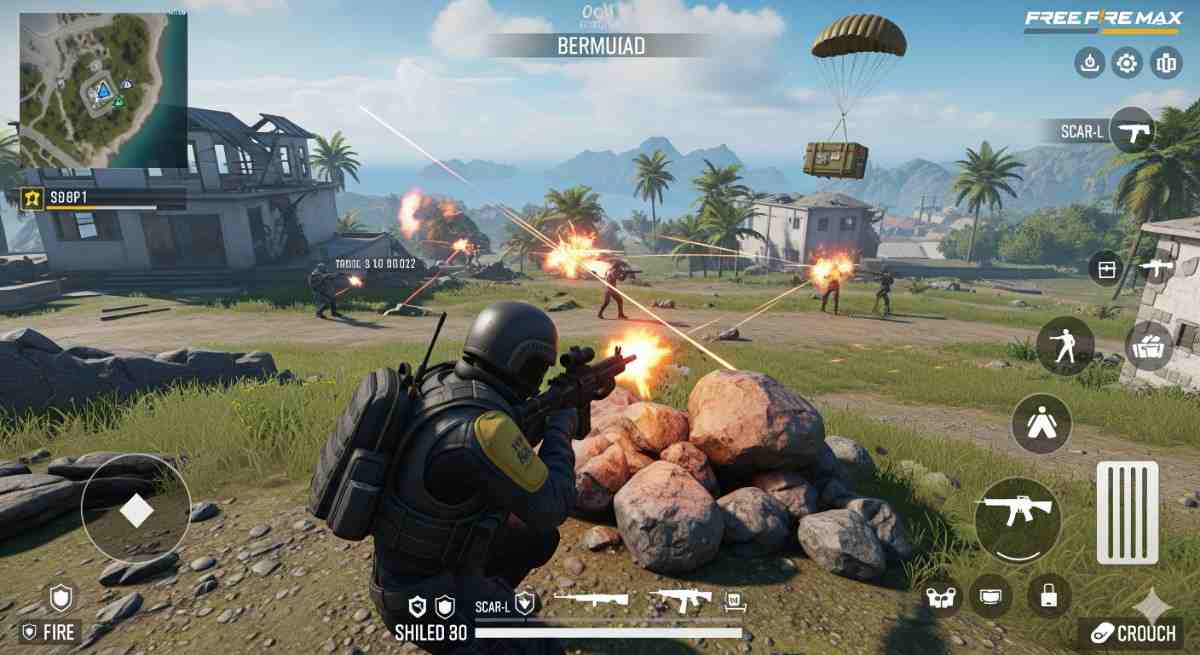Tap the icon left of the gear
The height and width of the screenshot is (655, 1200).
[1089, 64]
